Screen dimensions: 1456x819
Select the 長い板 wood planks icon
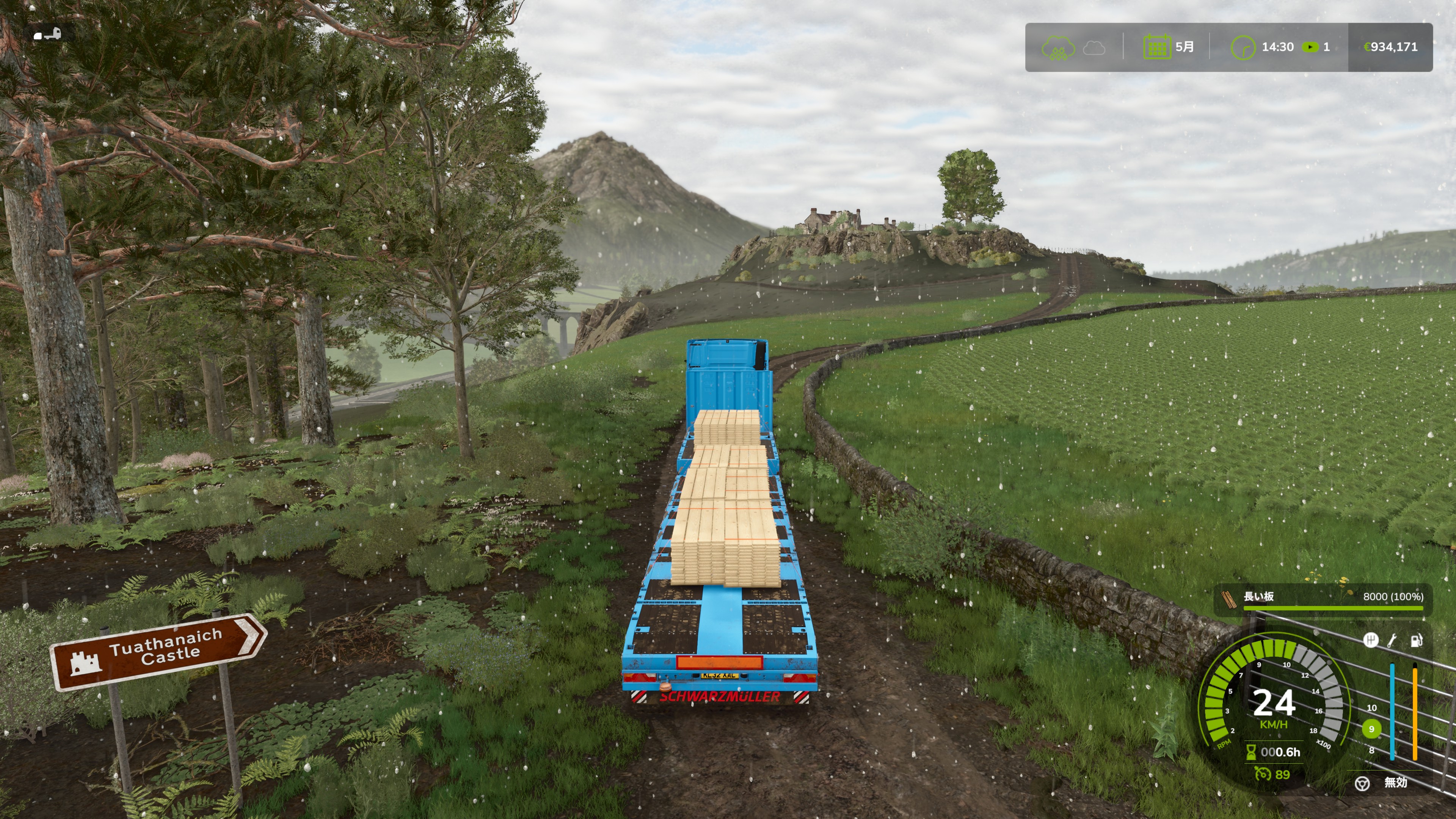click(x=1228, y=599)
